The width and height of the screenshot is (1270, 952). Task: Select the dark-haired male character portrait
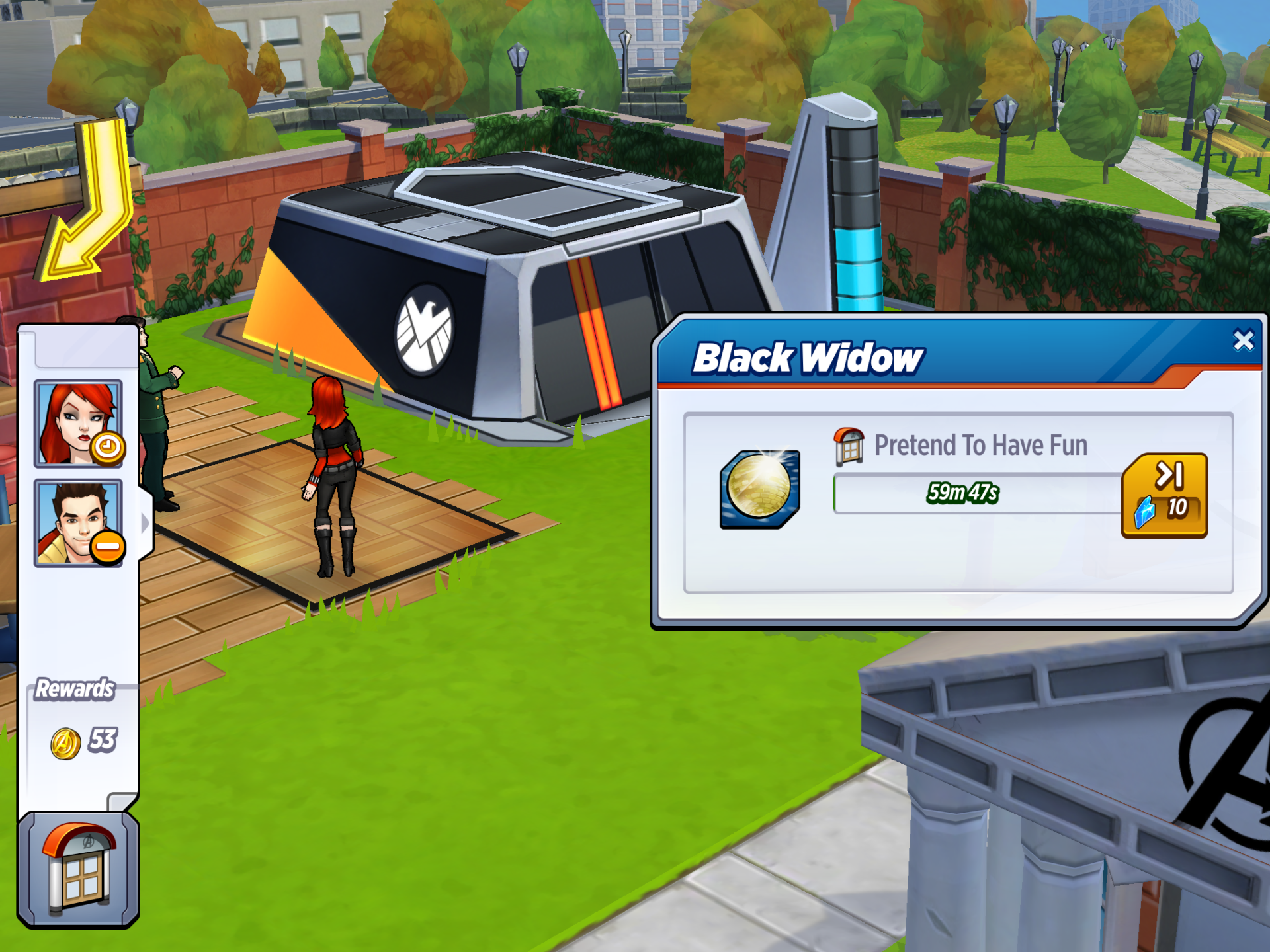coord(78,523)
